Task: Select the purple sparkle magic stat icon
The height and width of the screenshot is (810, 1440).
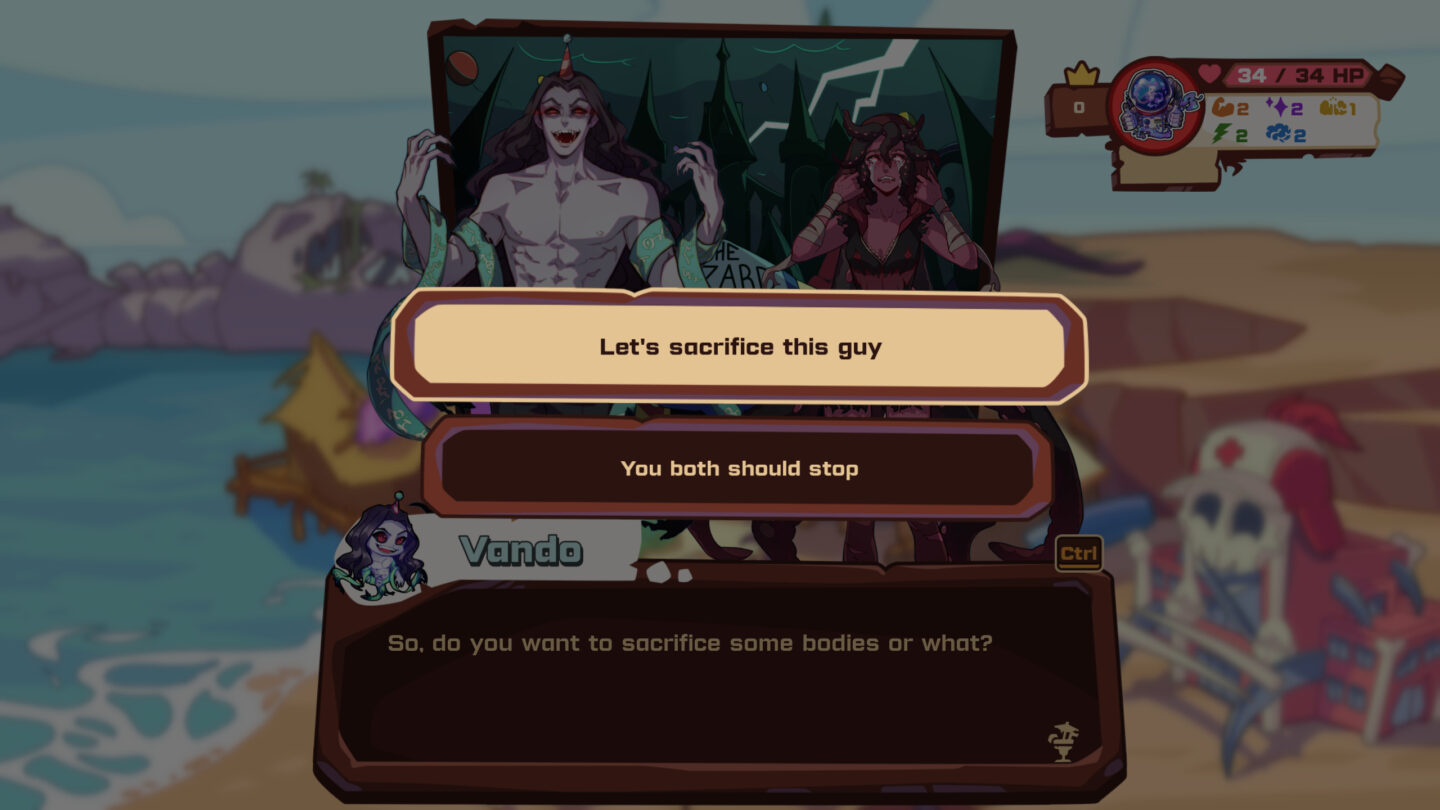Action: (1278, 107)
